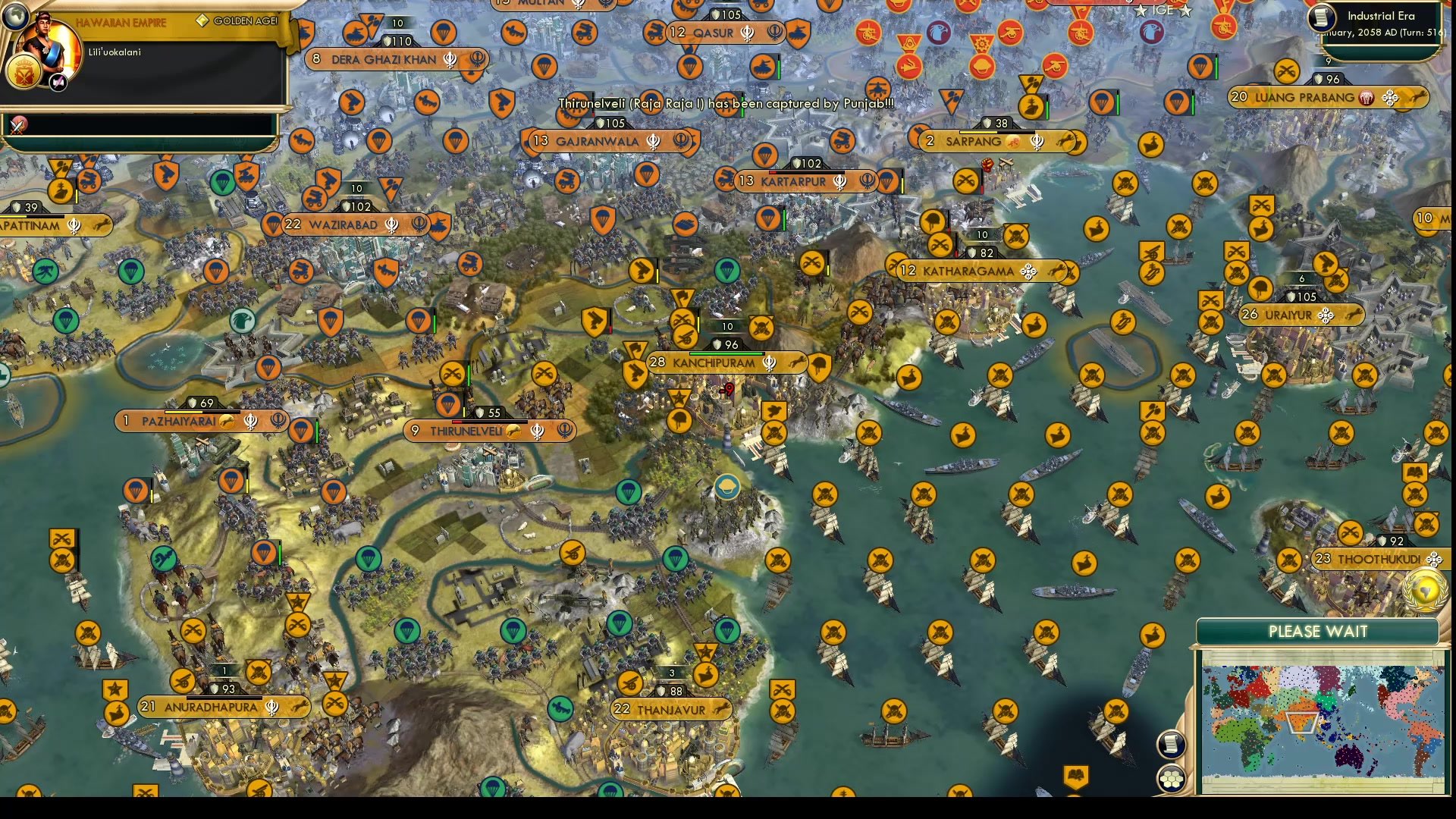Open the notifications scroll icon beside the minimap
1456x819 pixels.
(x=1171, y=744)
